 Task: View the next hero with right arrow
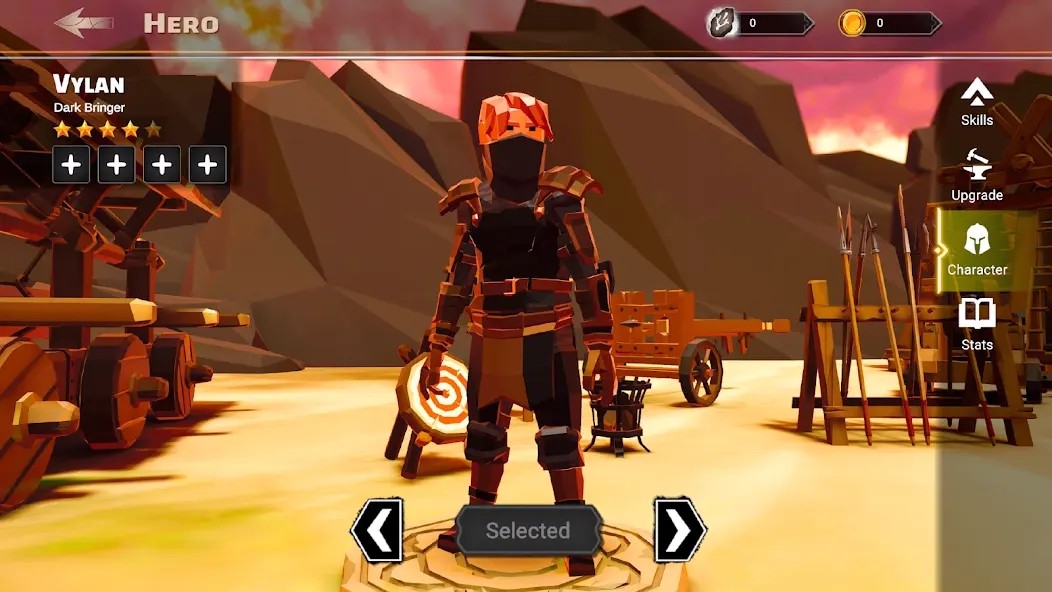[x=680, y=530]
